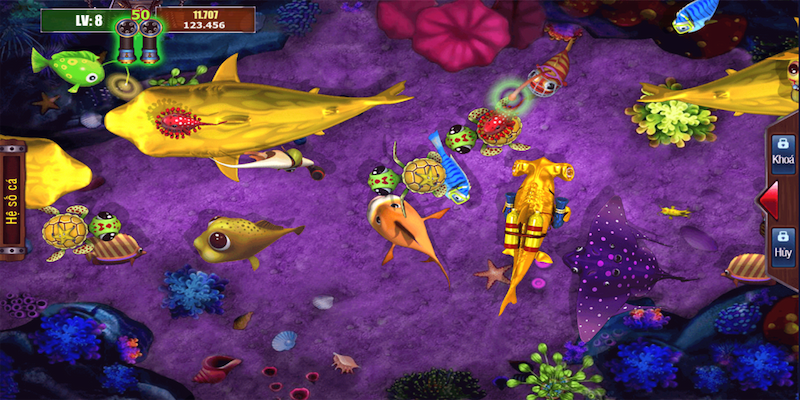The width and height of the screenshot is (800, 400).
Task: Collapse the side panel with the red arrow
Action: pyautogui.click(x=770, y=199)
